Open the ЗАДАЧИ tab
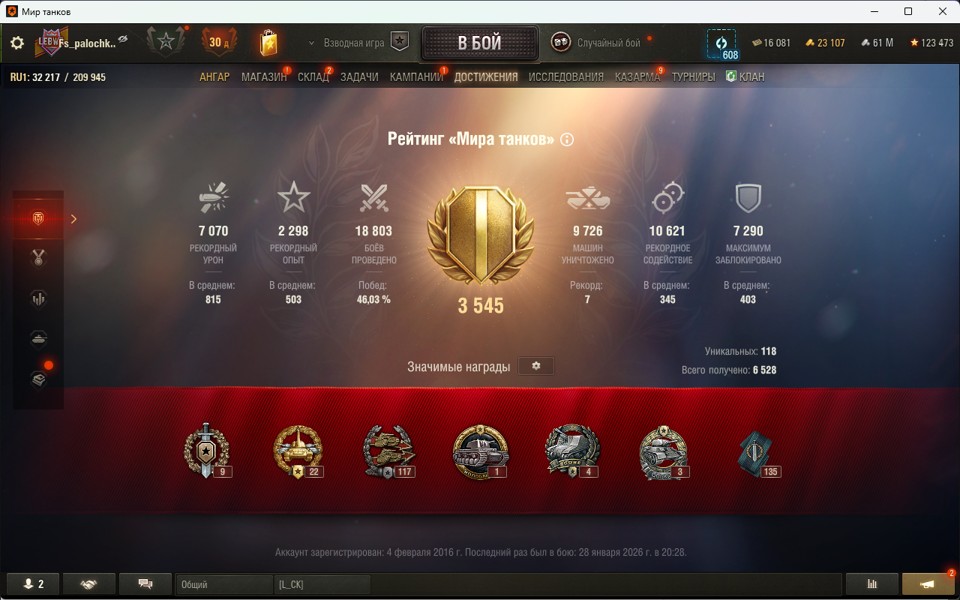This screenshot has height=600, width=960. tap(359, 77)
